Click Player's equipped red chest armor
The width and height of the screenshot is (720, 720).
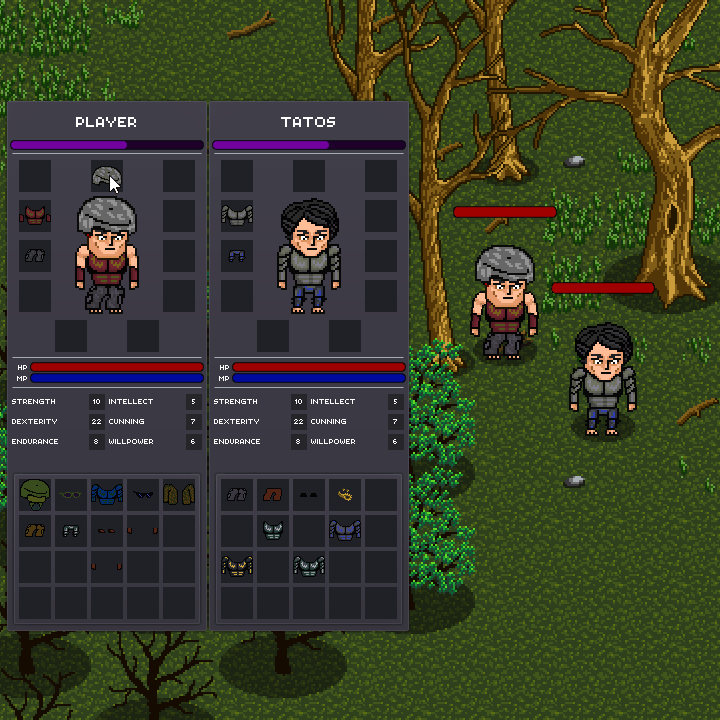(34, 215)
